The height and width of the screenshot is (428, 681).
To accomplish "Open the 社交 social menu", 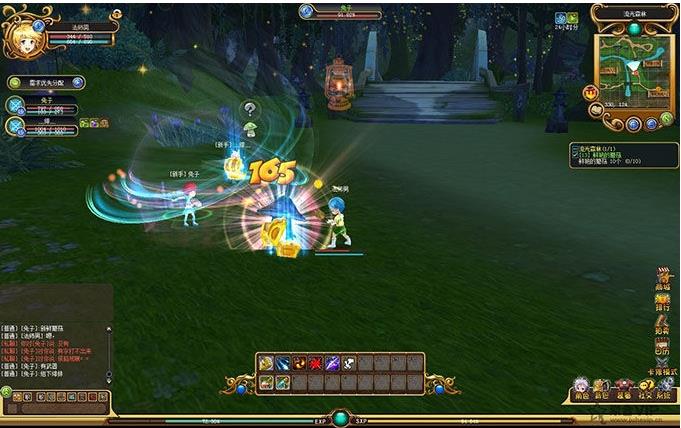I will click(645, 390).
